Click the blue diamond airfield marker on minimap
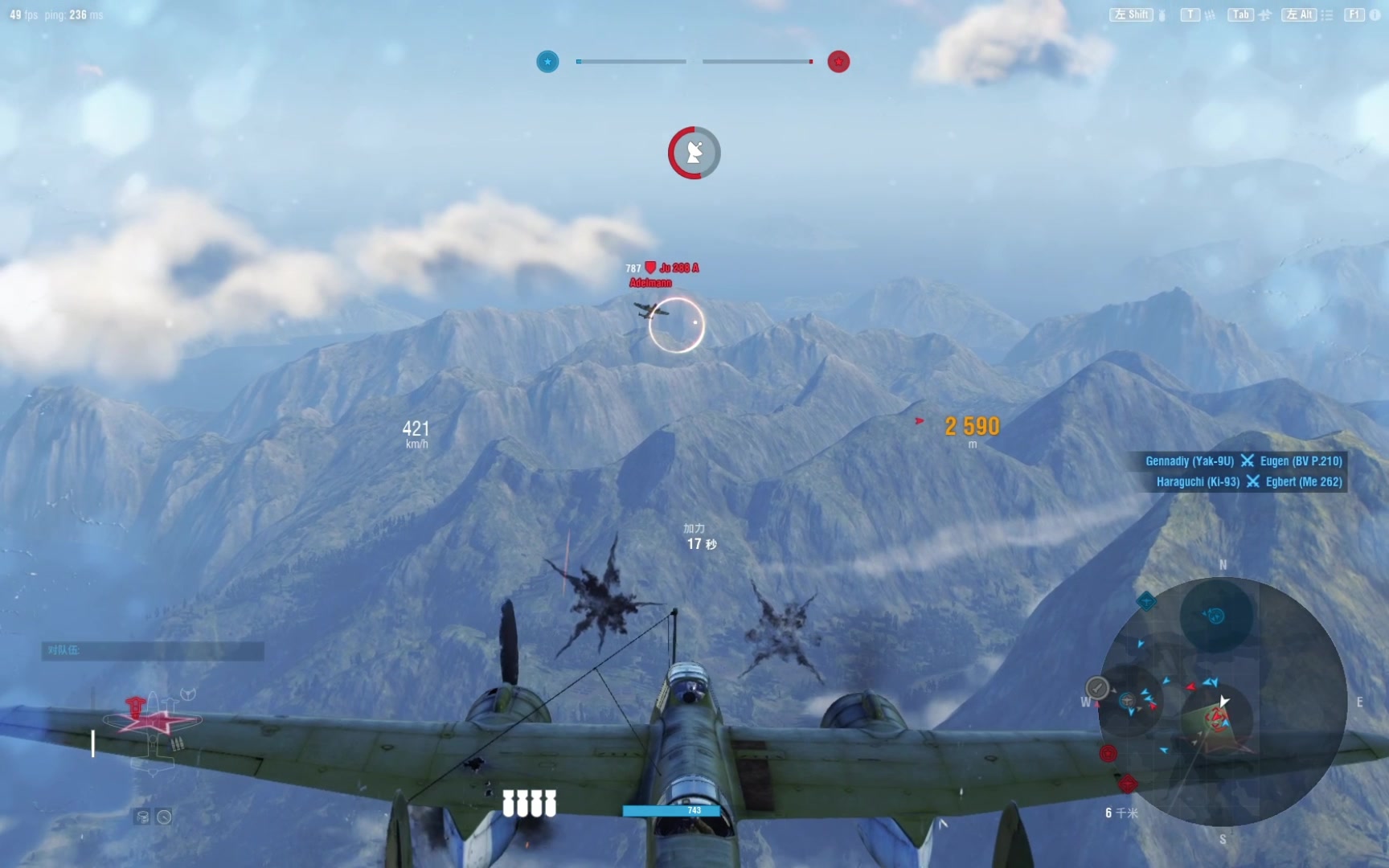1389x868 pixels. click(x=1146, y=600)
